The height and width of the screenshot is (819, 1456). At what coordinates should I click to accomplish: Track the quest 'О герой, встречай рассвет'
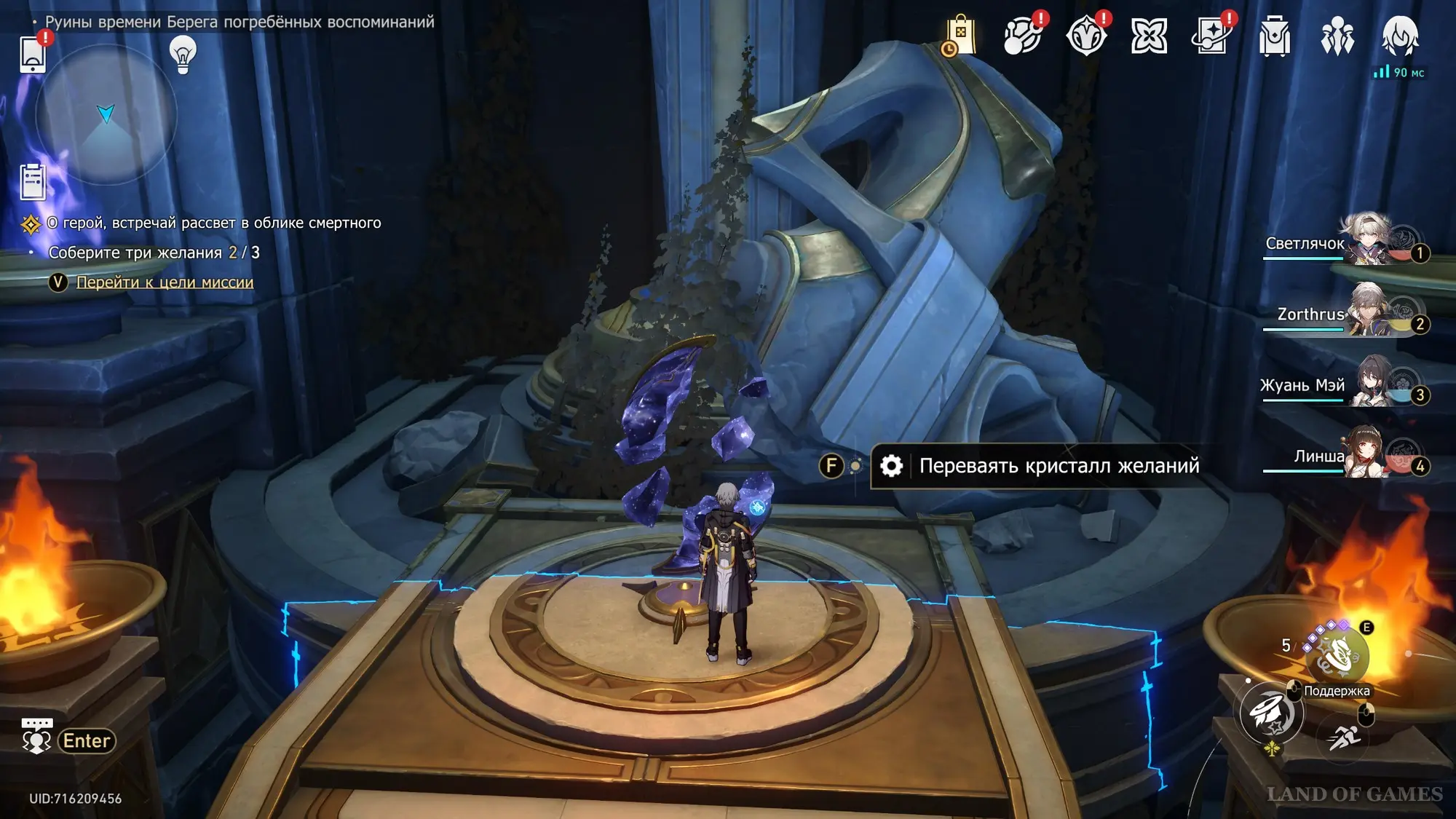coord(214,223)
